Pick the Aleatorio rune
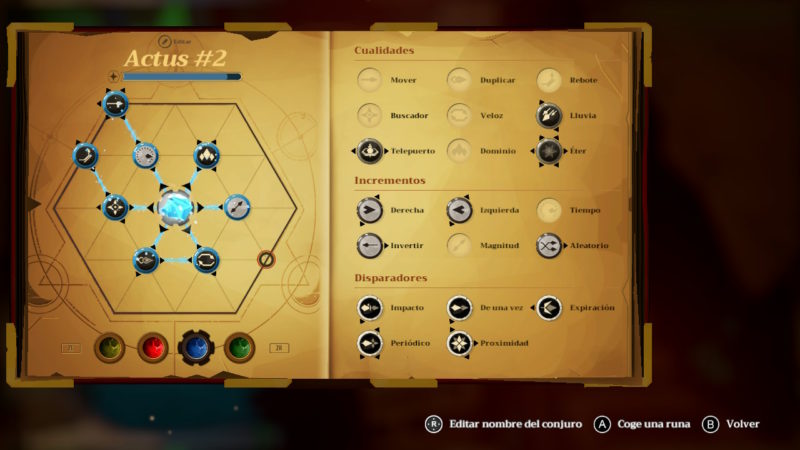Image resolution: width=800 pixels, height=450 pixels. pyautogui.click(x=548, y=245)
